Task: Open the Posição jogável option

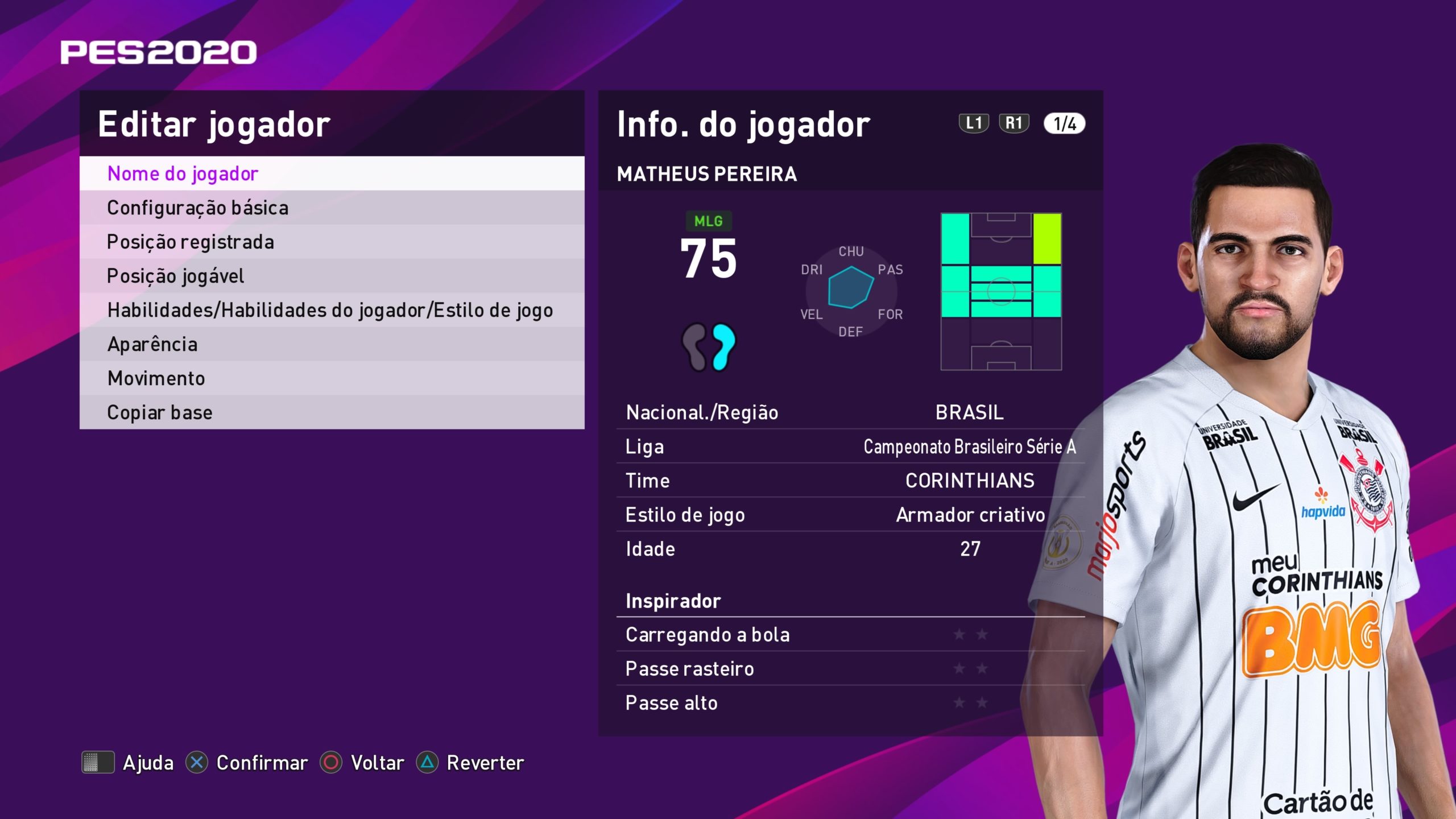Action: coord(331,276)
